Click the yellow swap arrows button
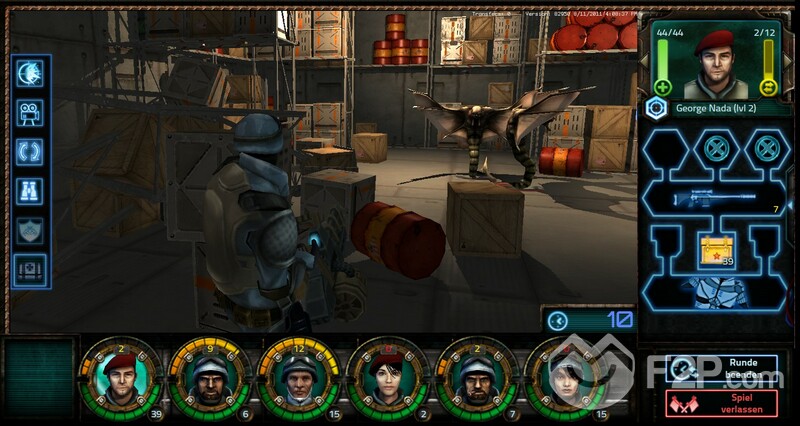Screen dimensions: 800x426 (x=768, y=86)
